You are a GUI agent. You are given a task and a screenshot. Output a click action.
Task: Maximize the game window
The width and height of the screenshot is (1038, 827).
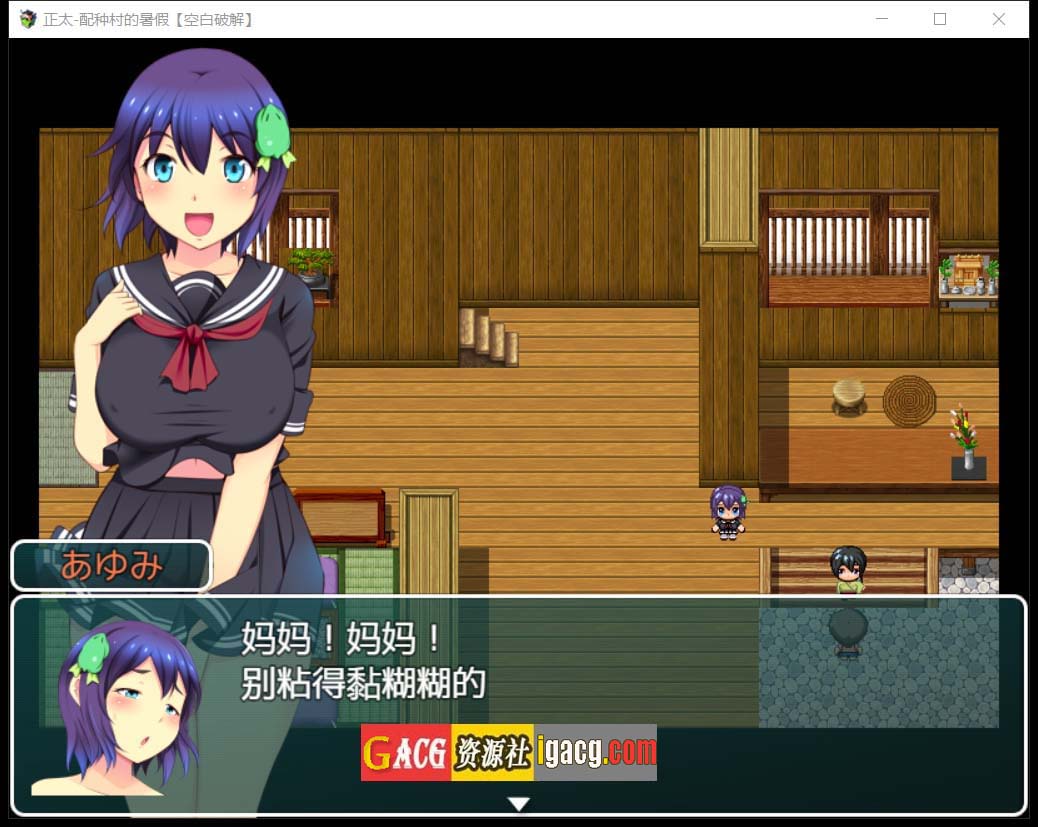coord(940,19)
